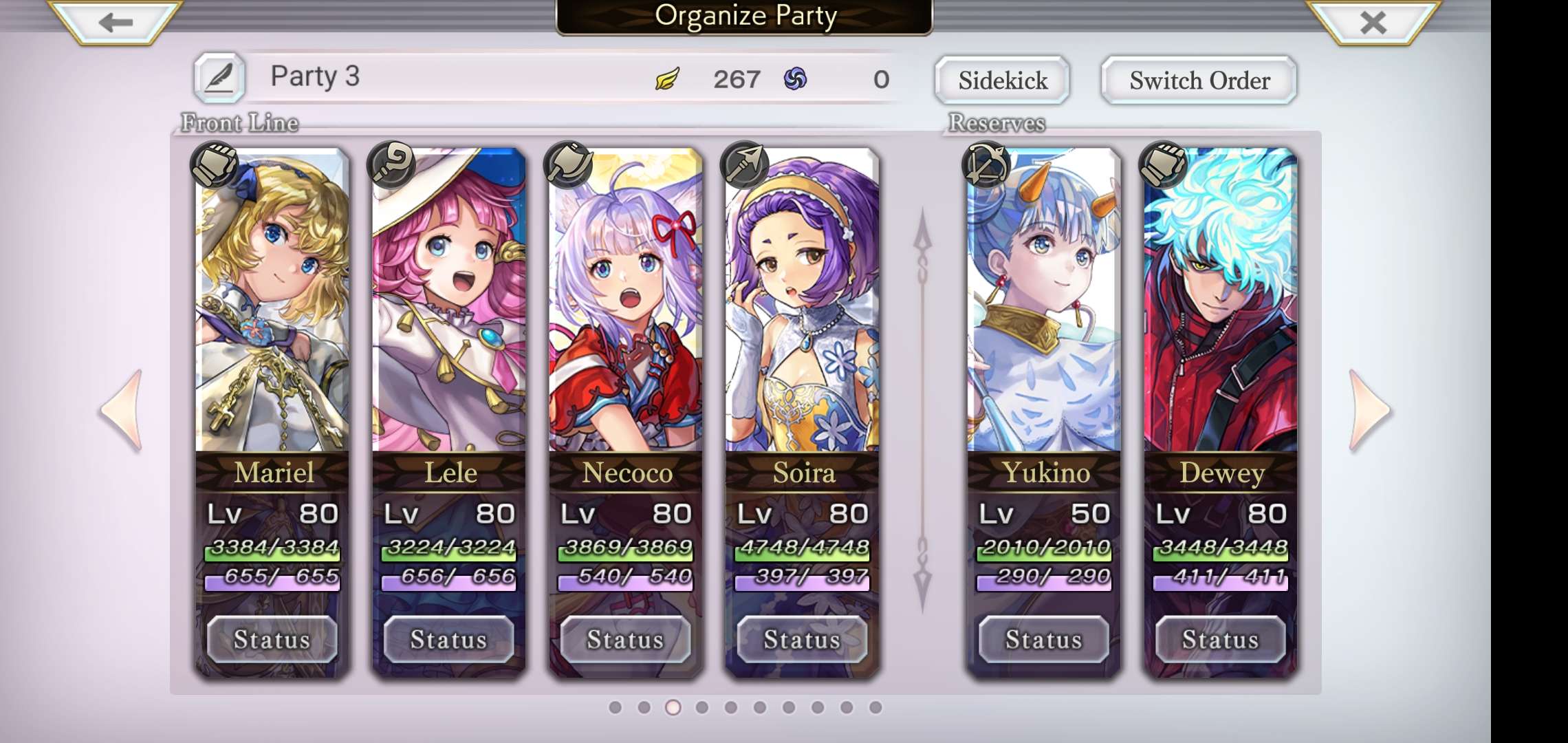The image size is (1568, 743).
Task: Edit the Party 3 name with the quill
Action: pos(219,78)
